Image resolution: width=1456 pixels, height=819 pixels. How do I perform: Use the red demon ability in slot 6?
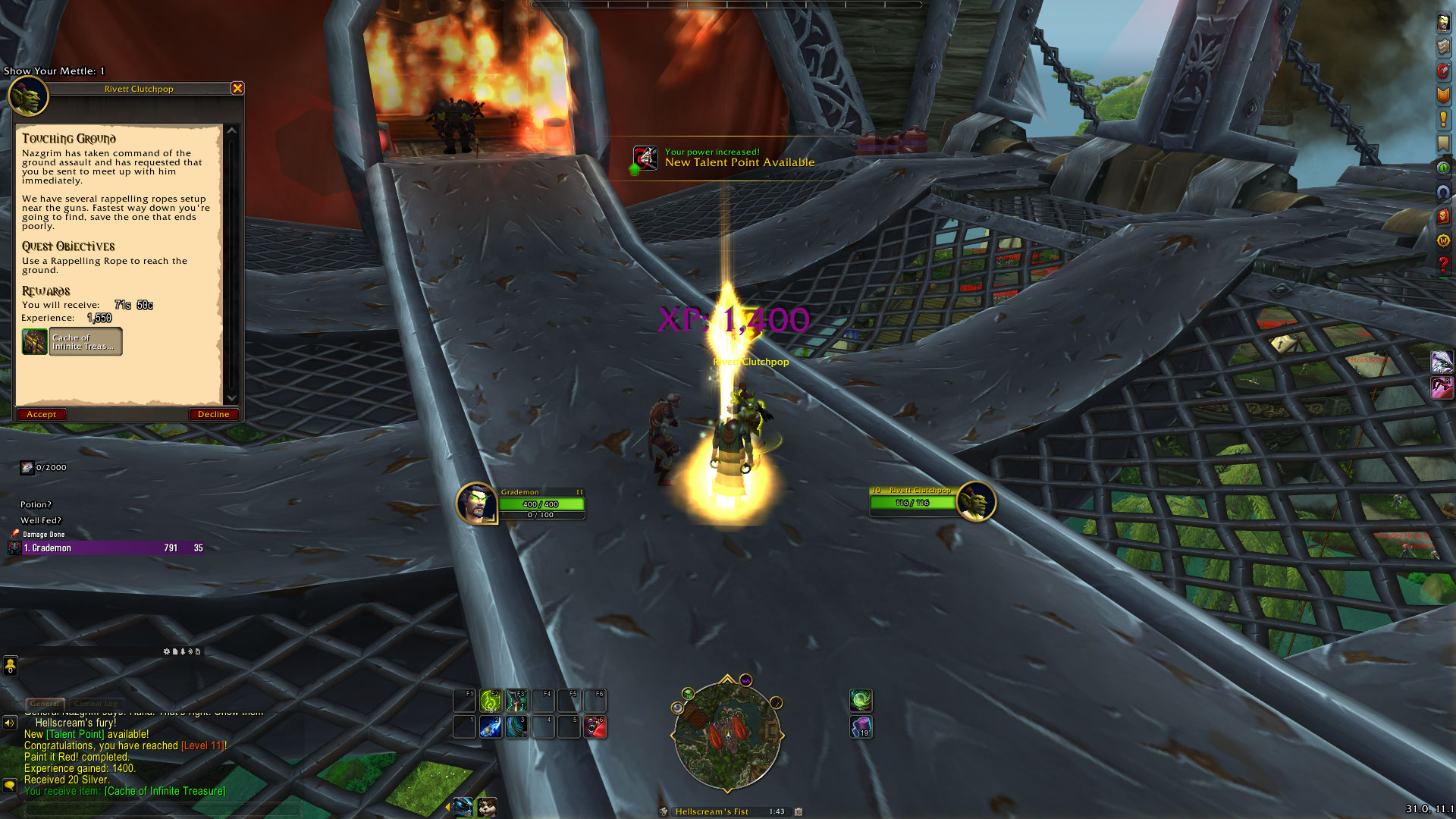595,726
